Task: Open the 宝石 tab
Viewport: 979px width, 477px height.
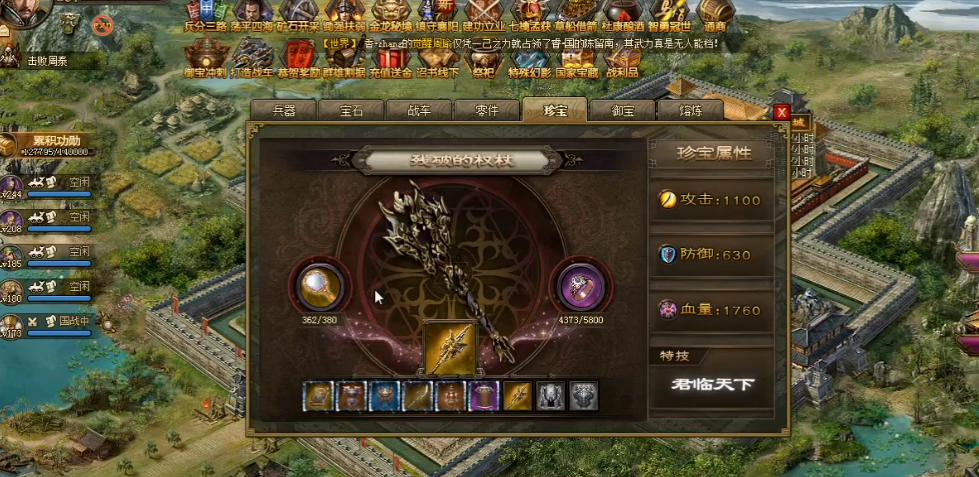Action: tap(351, 110)
